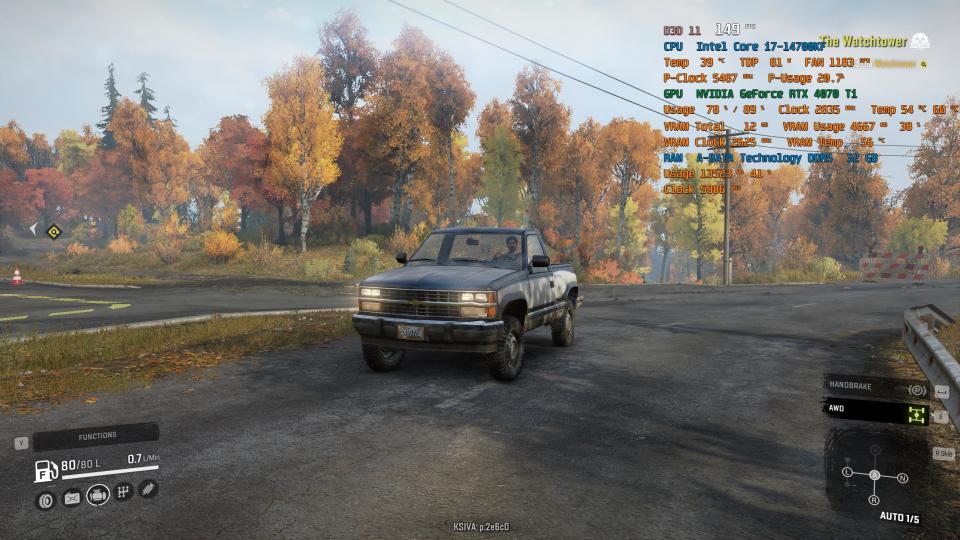Select the A automatic gear position
Screen dimensions: 960x540
click(874, 474)
